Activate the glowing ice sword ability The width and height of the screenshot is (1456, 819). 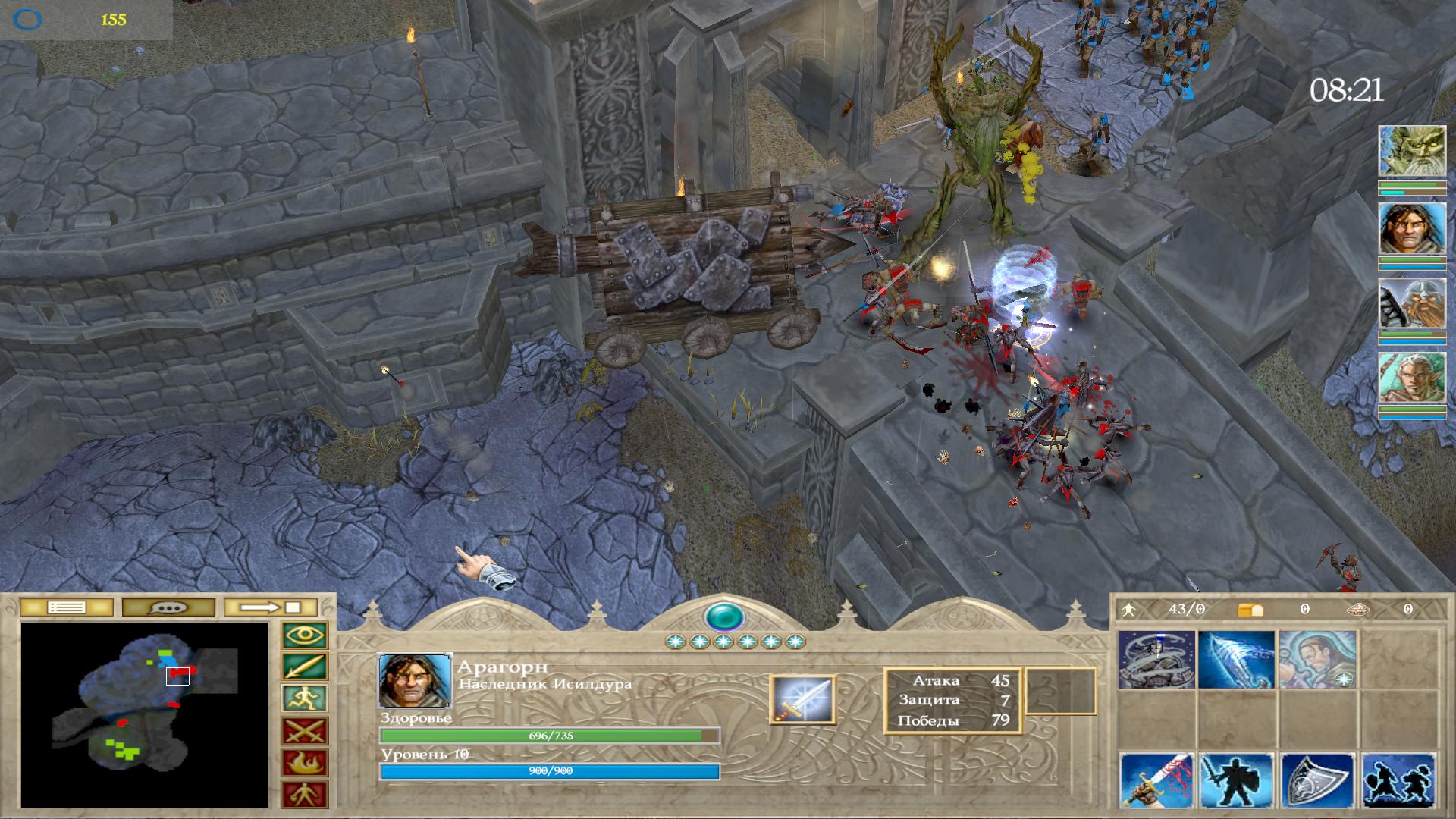click(1236, 660)
